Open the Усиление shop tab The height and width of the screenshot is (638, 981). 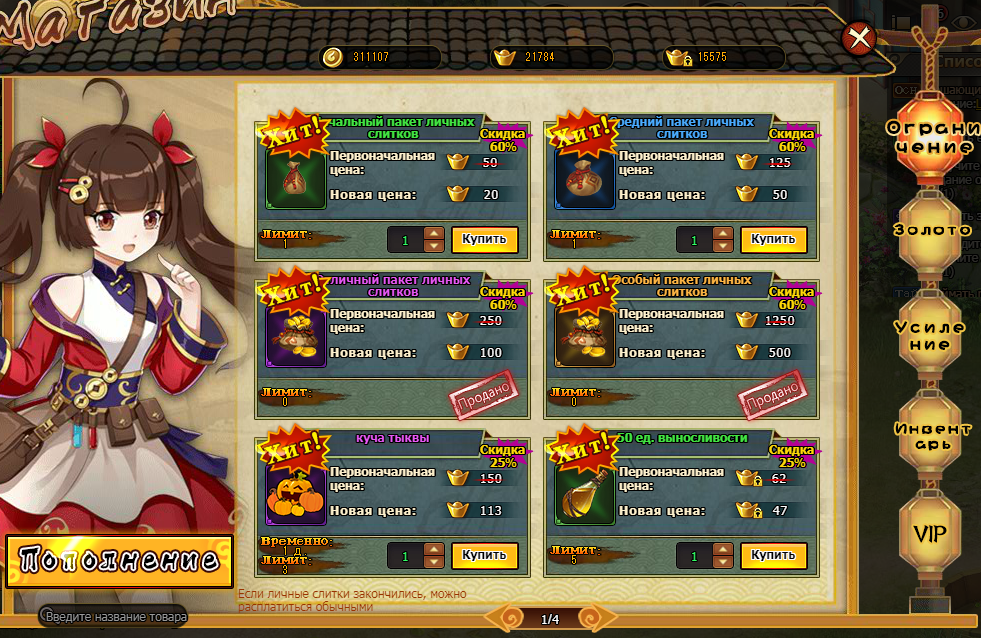(932, 335)
